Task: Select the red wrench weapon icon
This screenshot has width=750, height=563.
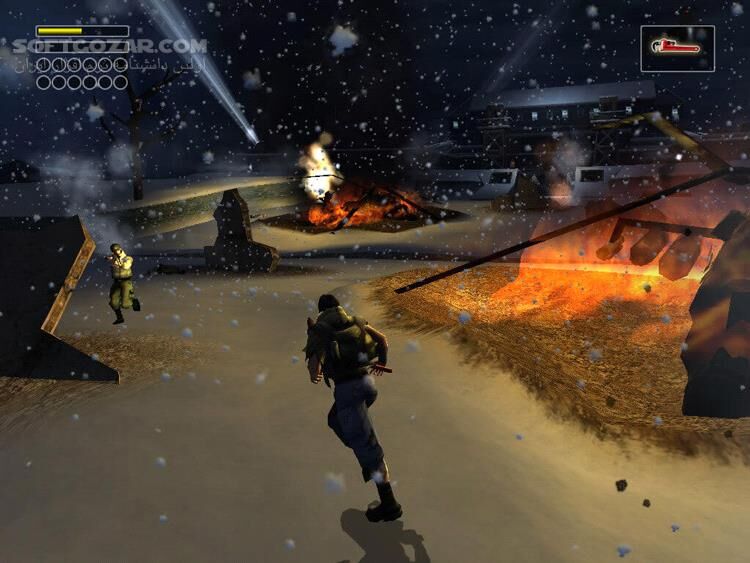Action: pyautogui.click(x=677, y=47)
